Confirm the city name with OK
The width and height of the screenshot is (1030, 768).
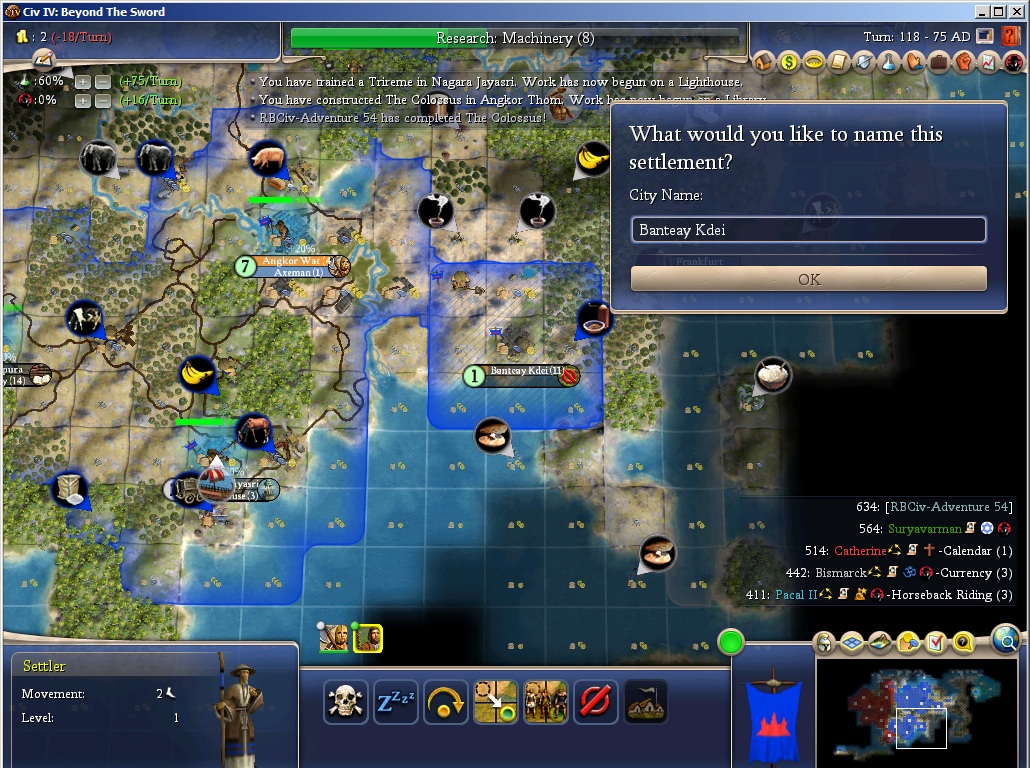click(809, 279)
